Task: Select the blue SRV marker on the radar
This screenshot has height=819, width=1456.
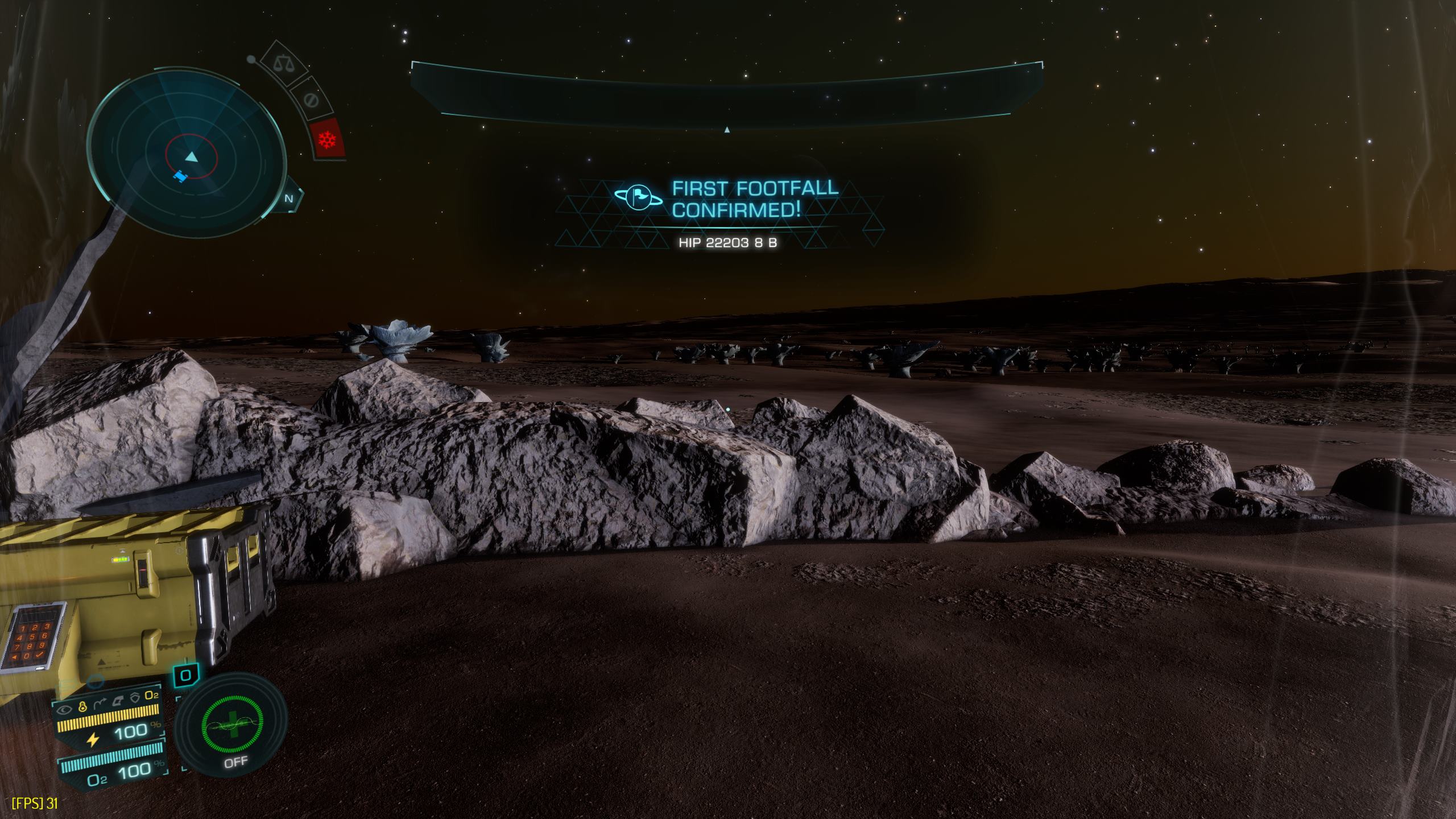Action: click(x=180, y=176)
